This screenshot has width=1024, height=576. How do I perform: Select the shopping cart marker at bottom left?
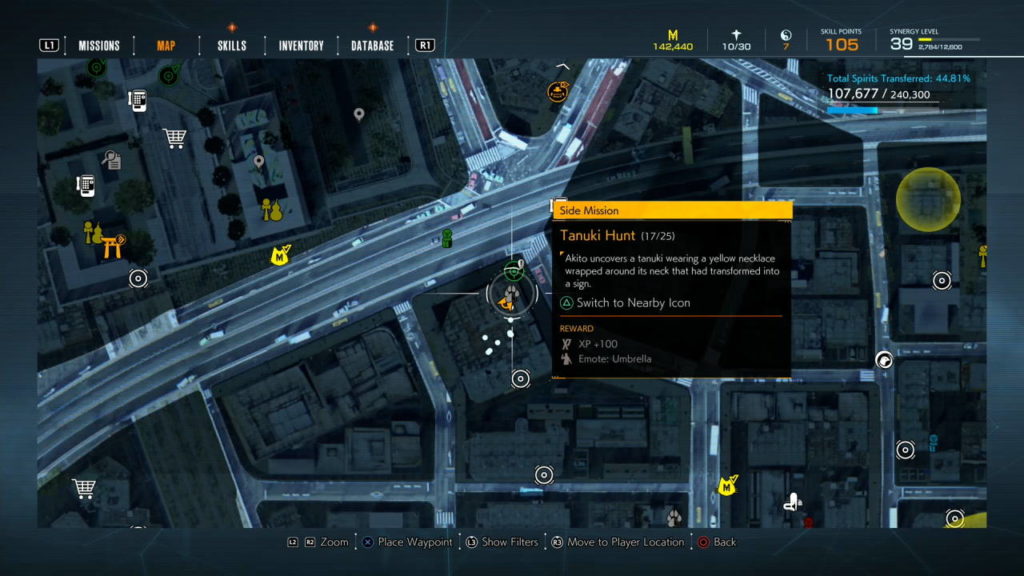(84, 488)
